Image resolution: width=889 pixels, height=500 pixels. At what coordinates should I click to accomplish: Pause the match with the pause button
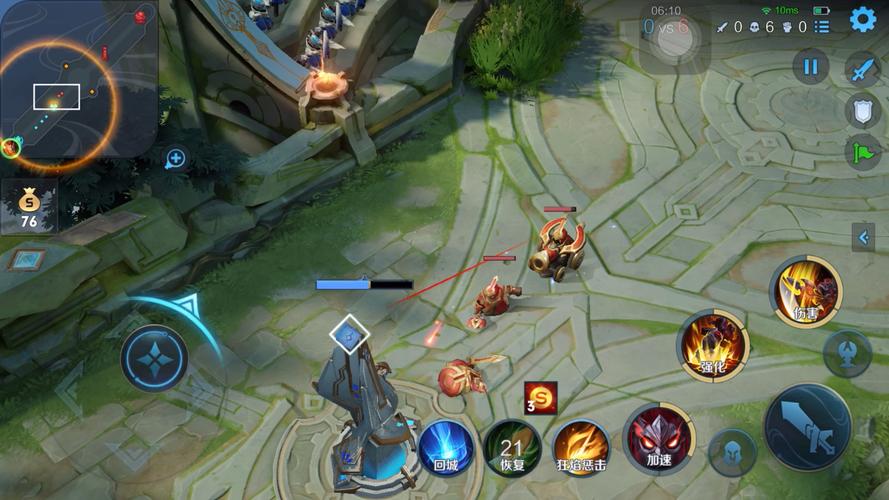pyautogui.click(x=810, y=67)
